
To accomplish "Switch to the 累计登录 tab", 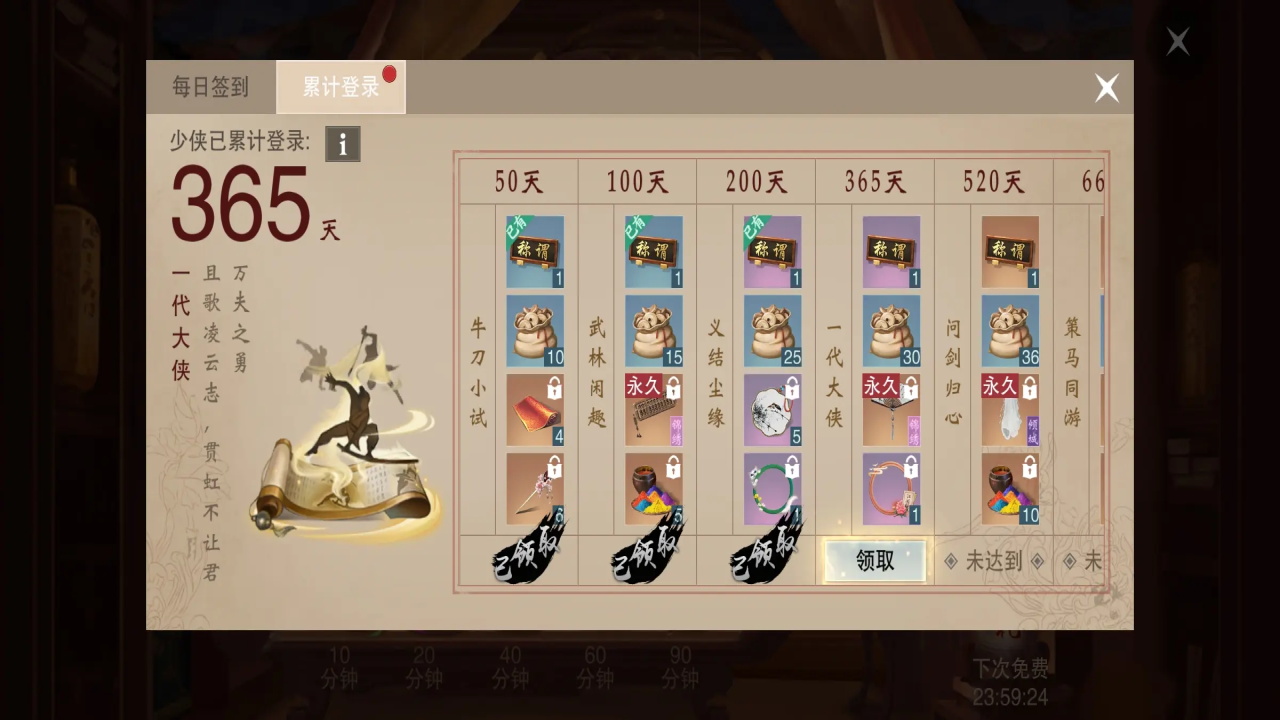I will 338,88.
